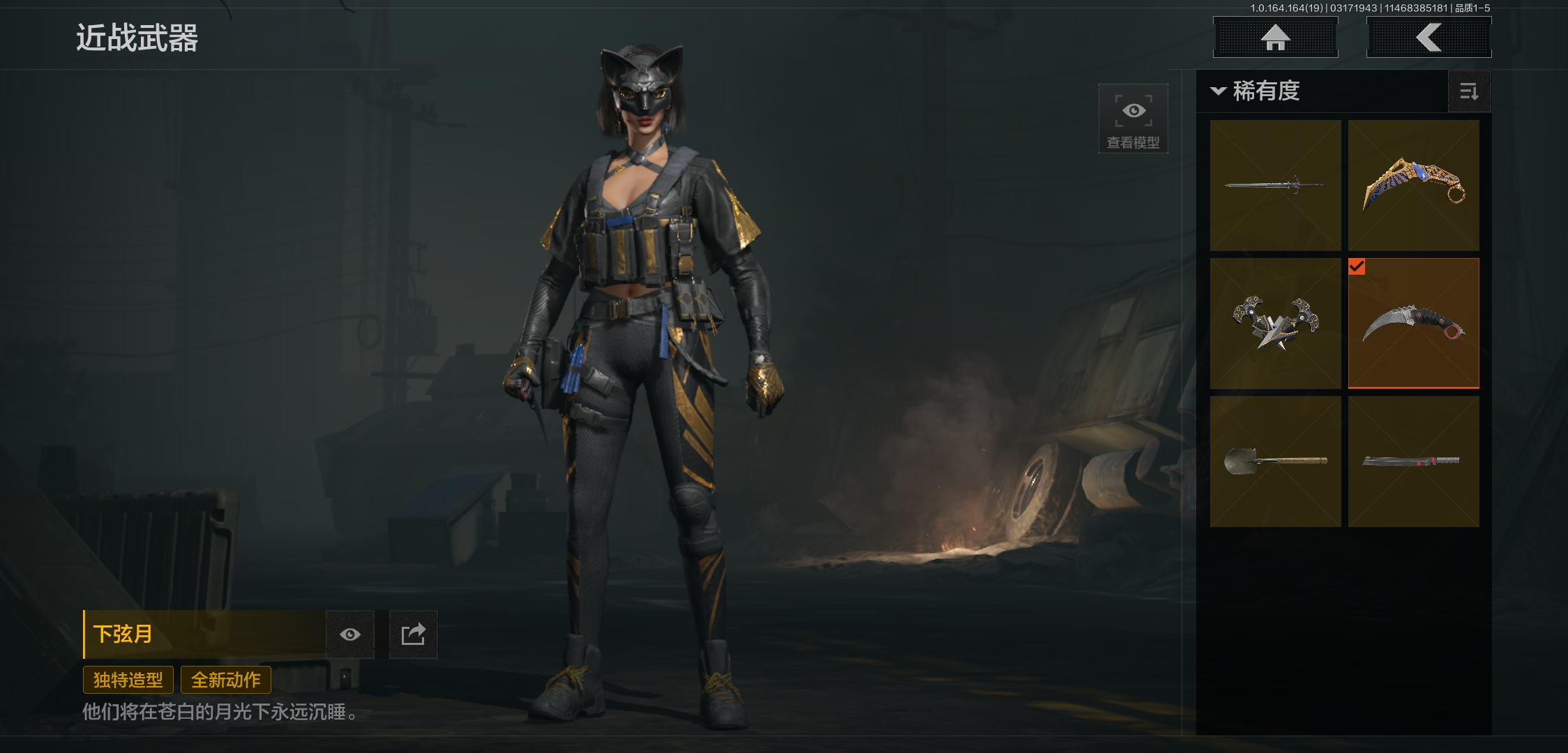Click the 全新动作 tag
Viewport: 1568px width, 753px height.
(x=226, y=680)
